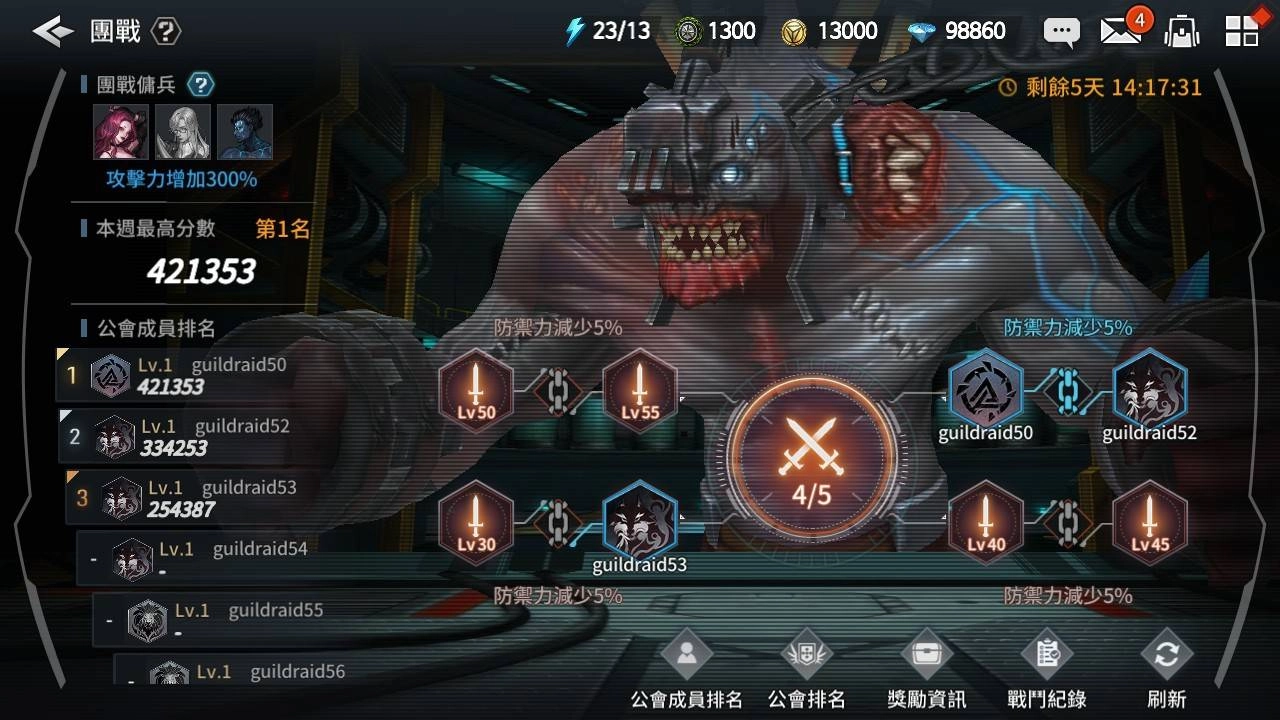This screenshot has height=720, width=1280.
Task: Select the Lv55 locked sword slot
Action: (x=640, y=390)
